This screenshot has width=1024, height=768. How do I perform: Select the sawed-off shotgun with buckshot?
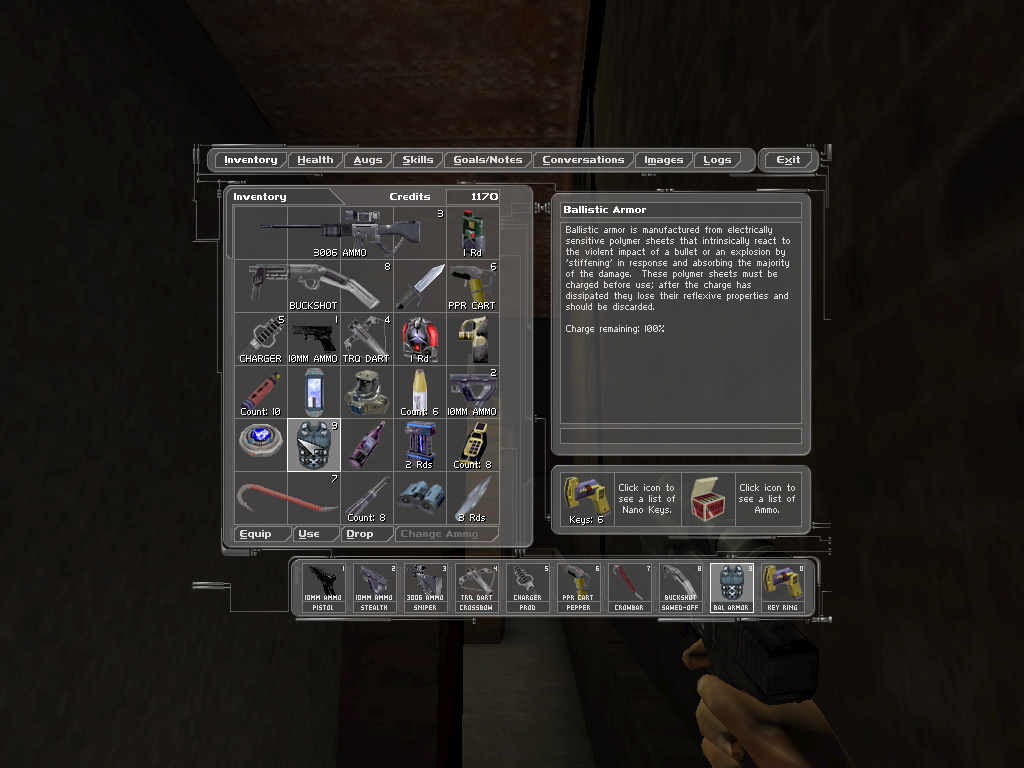[x=314, y=285]
